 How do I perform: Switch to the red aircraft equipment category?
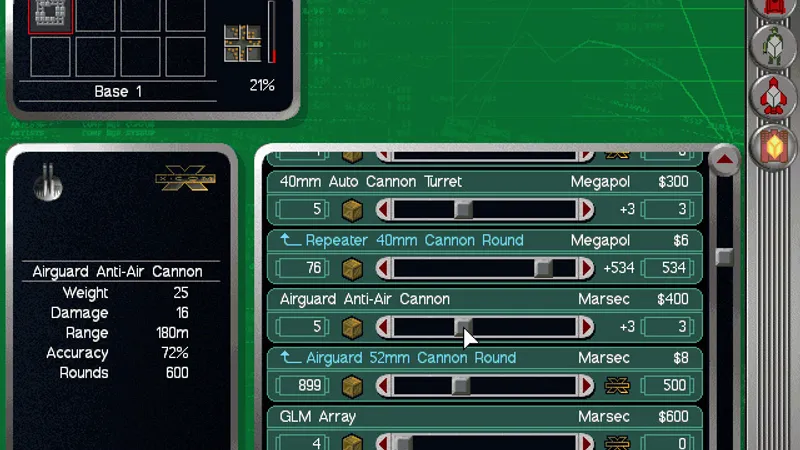772,96
